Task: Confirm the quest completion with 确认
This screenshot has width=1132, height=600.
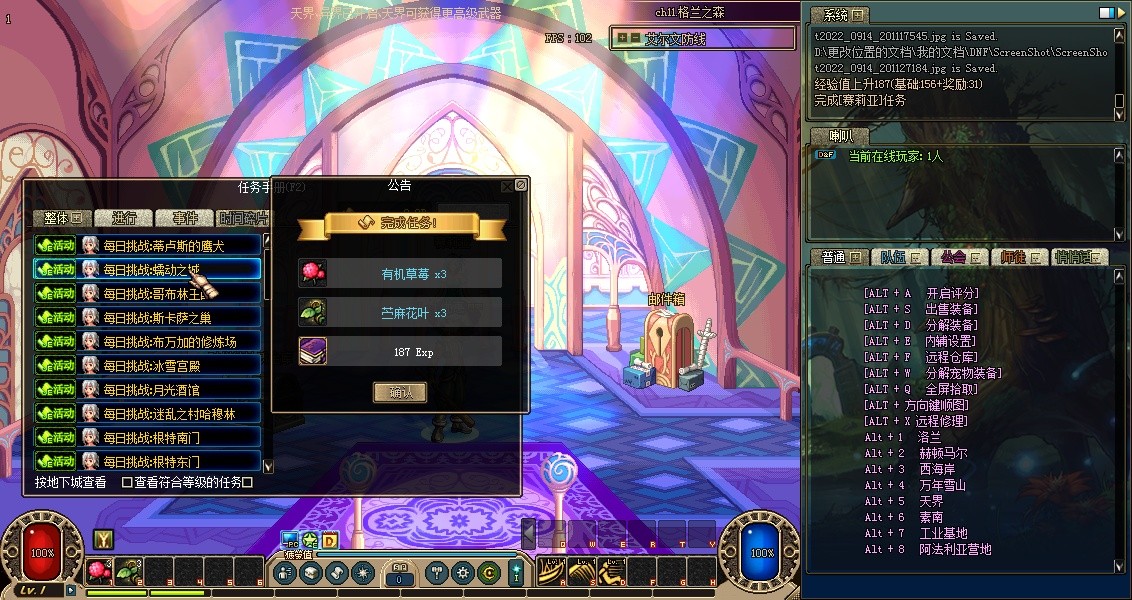Action: click(x=400, y=393)
